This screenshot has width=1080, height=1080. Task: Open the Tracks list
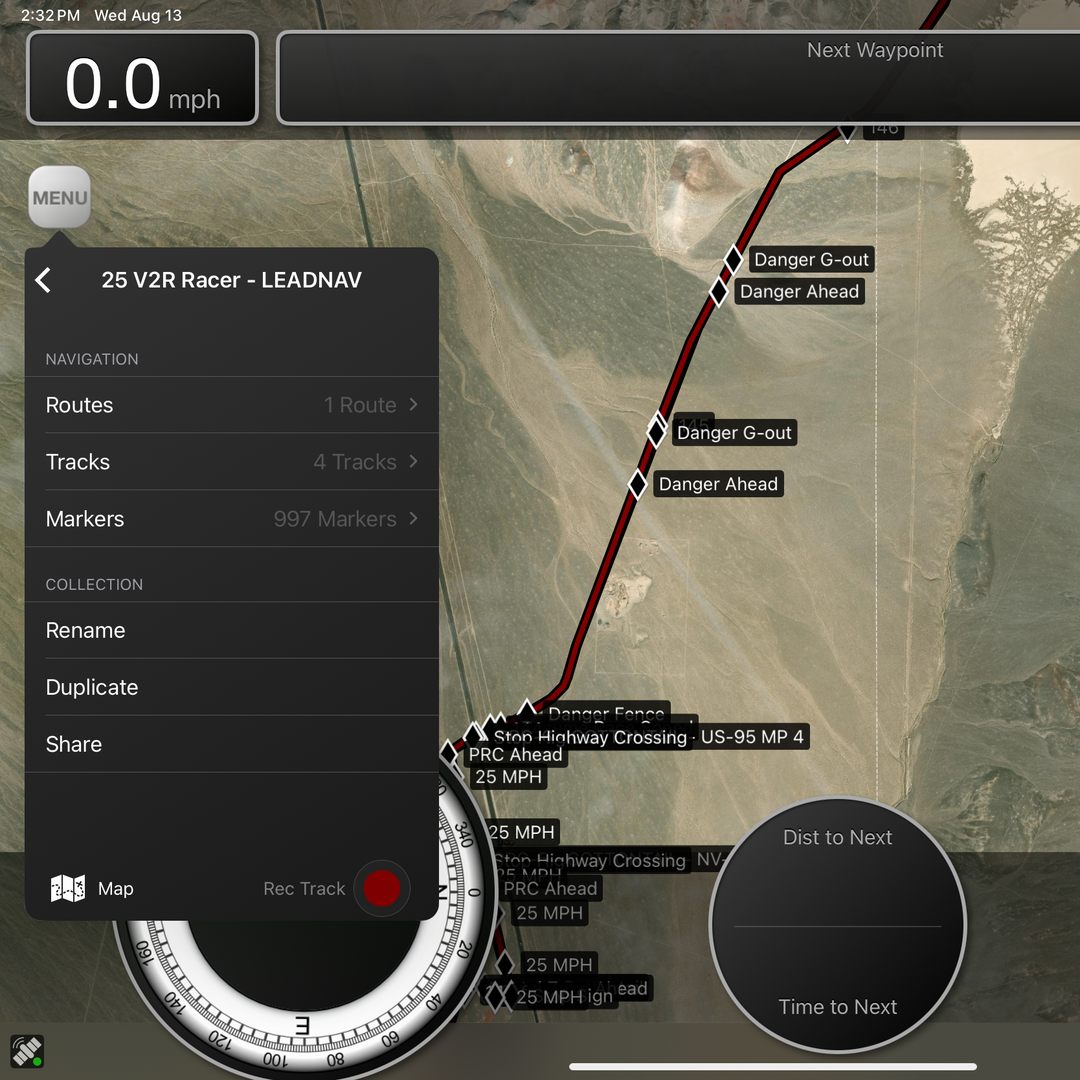[x=231, y=462]
